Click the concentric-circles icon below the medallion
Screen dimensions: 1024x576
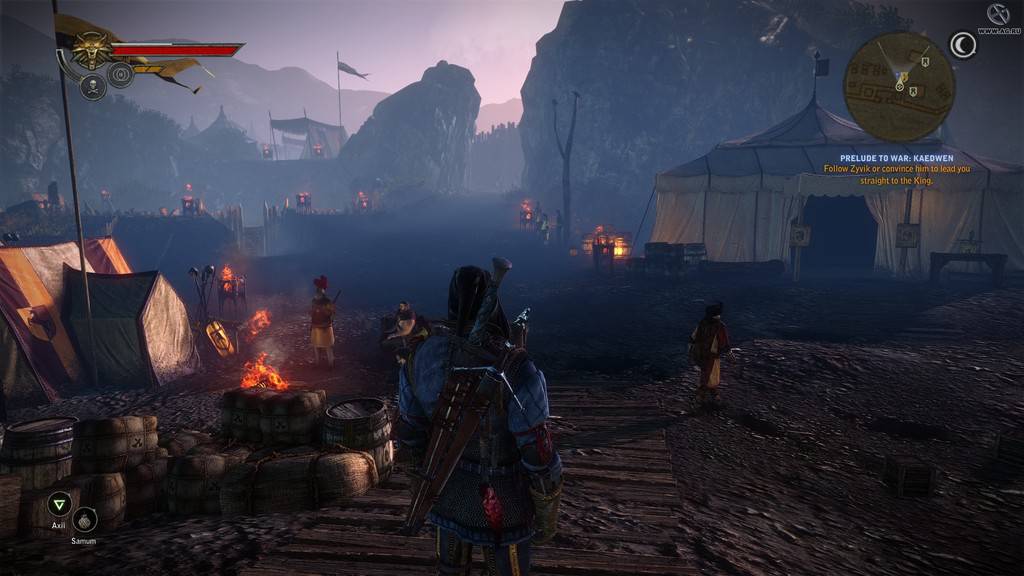pyautogui.click(x=121, y=75)
